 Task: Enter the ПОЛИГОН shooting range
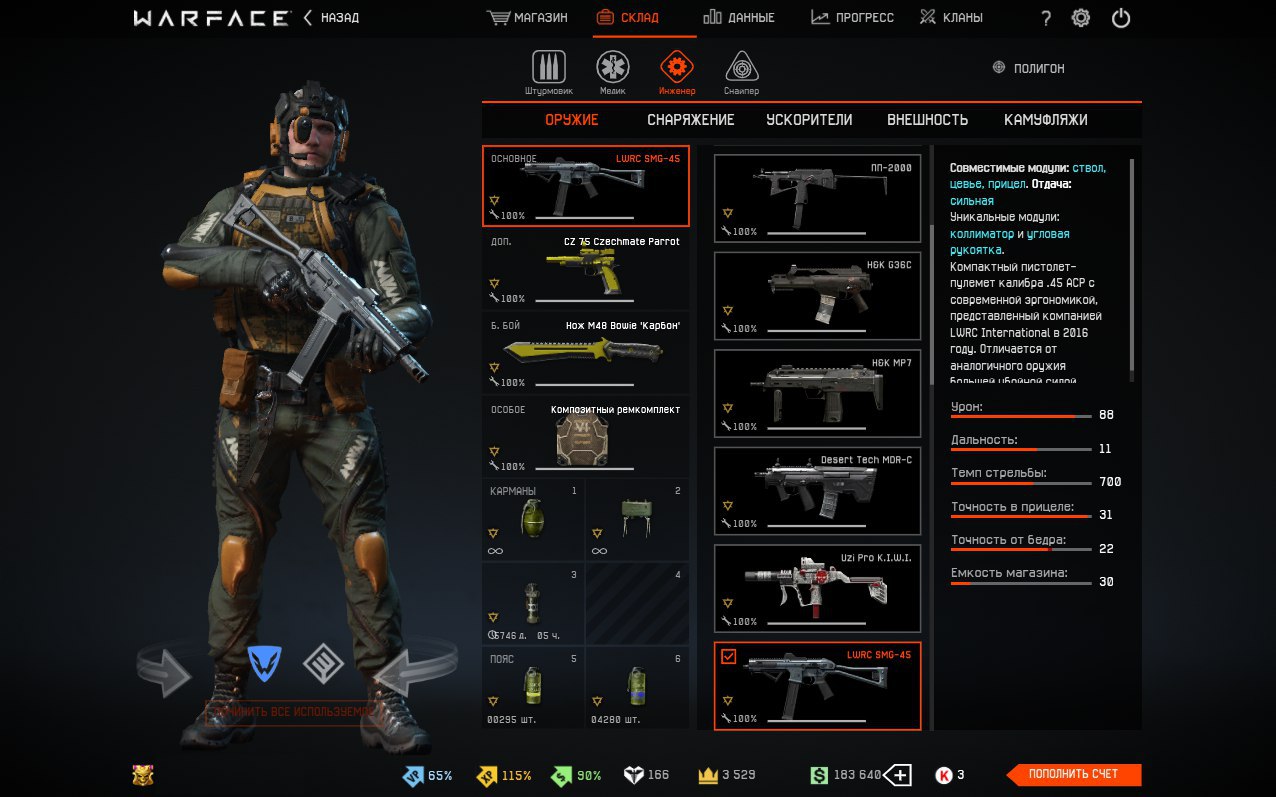click(x=1028, y=69)
